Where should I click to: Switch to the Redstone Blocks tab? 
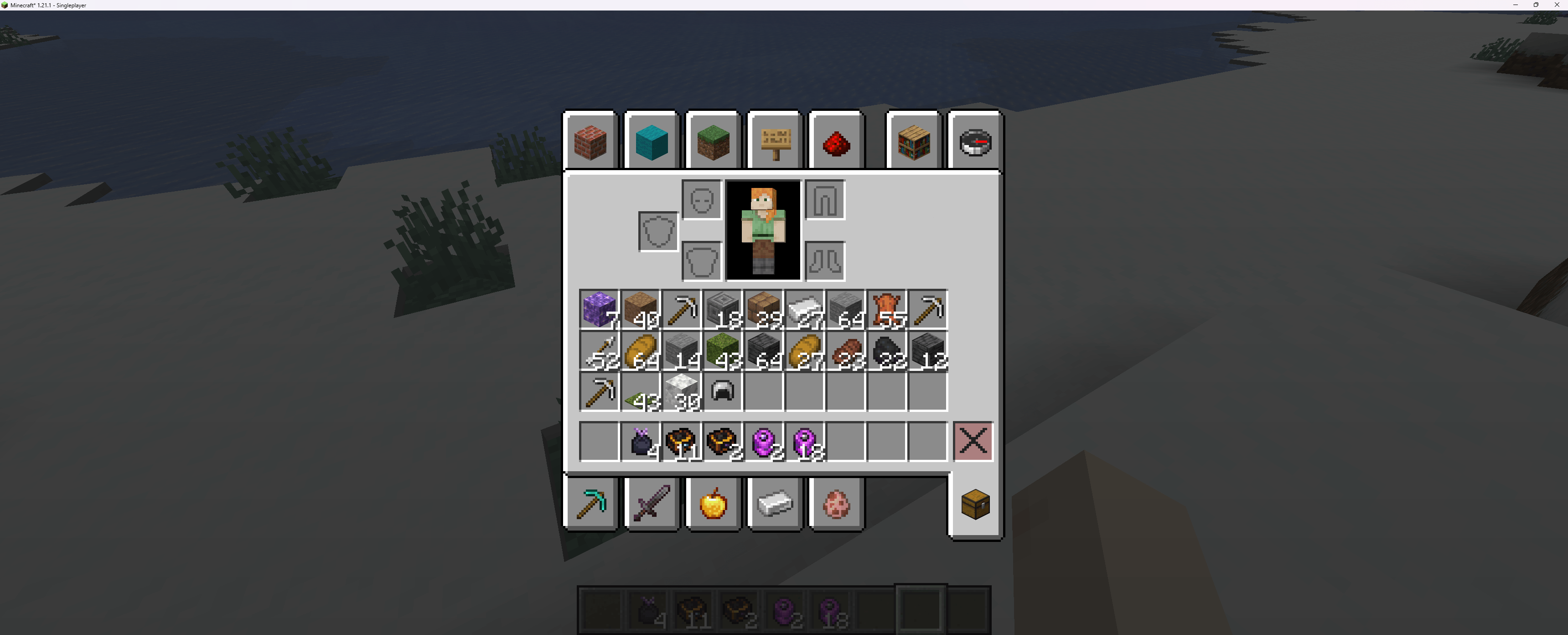836,142
